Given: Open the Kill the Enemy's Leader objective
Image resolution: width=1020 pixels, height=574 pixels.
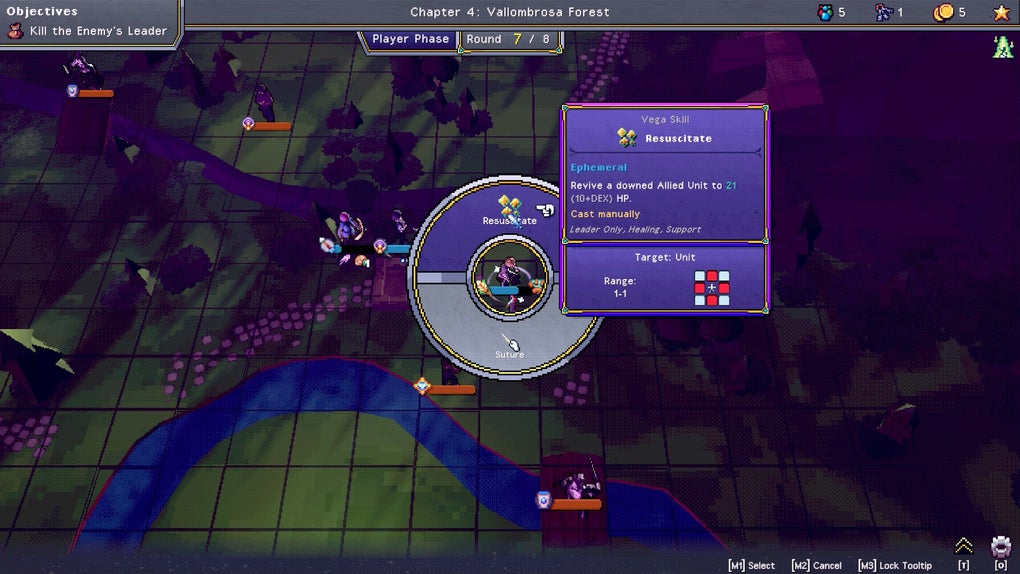Looking at the screenshot, I should (87, 31).
